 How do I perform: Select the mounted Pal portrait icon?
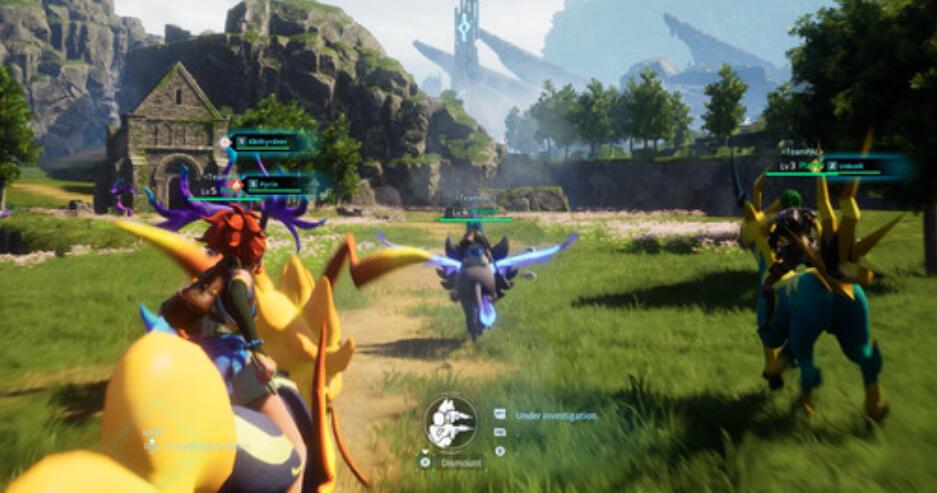(450, 421)
